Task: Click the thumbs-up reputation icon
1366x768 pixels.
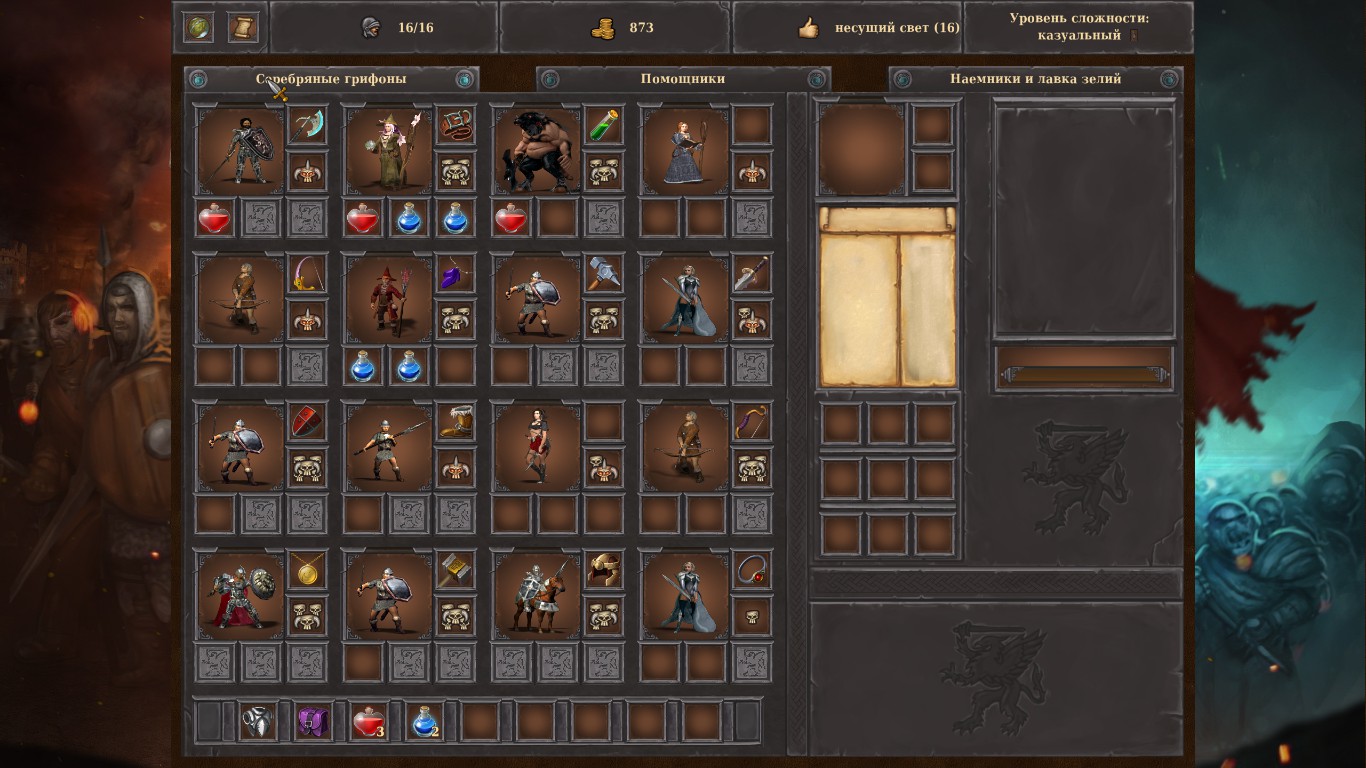Action: click(x=807, y=27)
